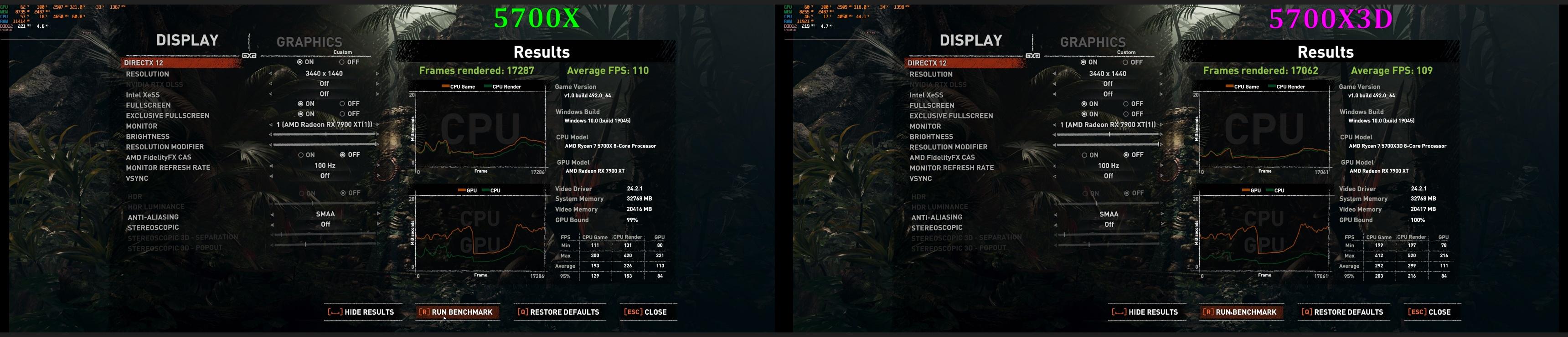Set DirectX 12 to OFF on the 5700X screen

coord(343,62)
